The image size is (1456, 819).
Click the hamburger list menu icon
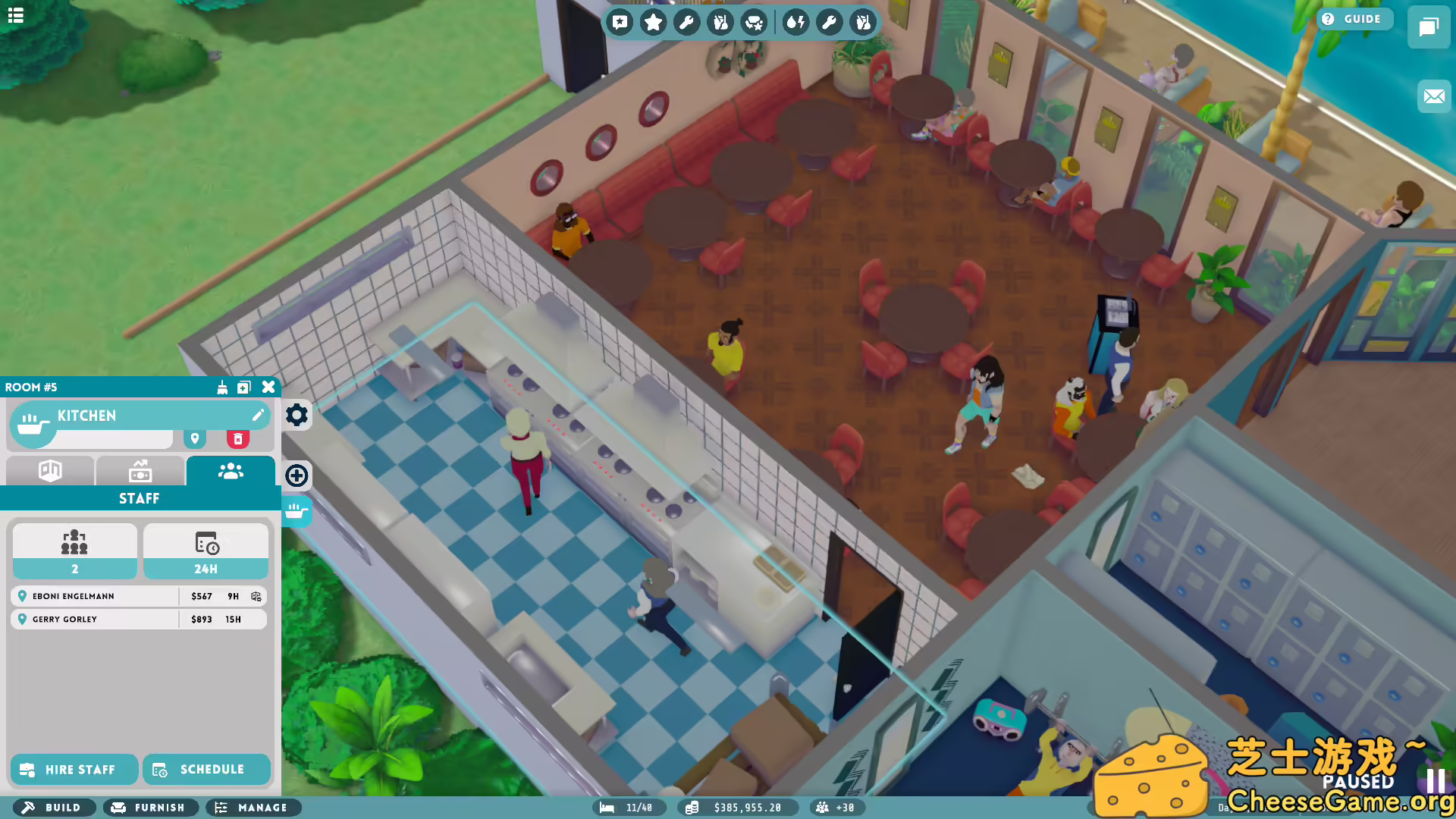tap(16, 15)
